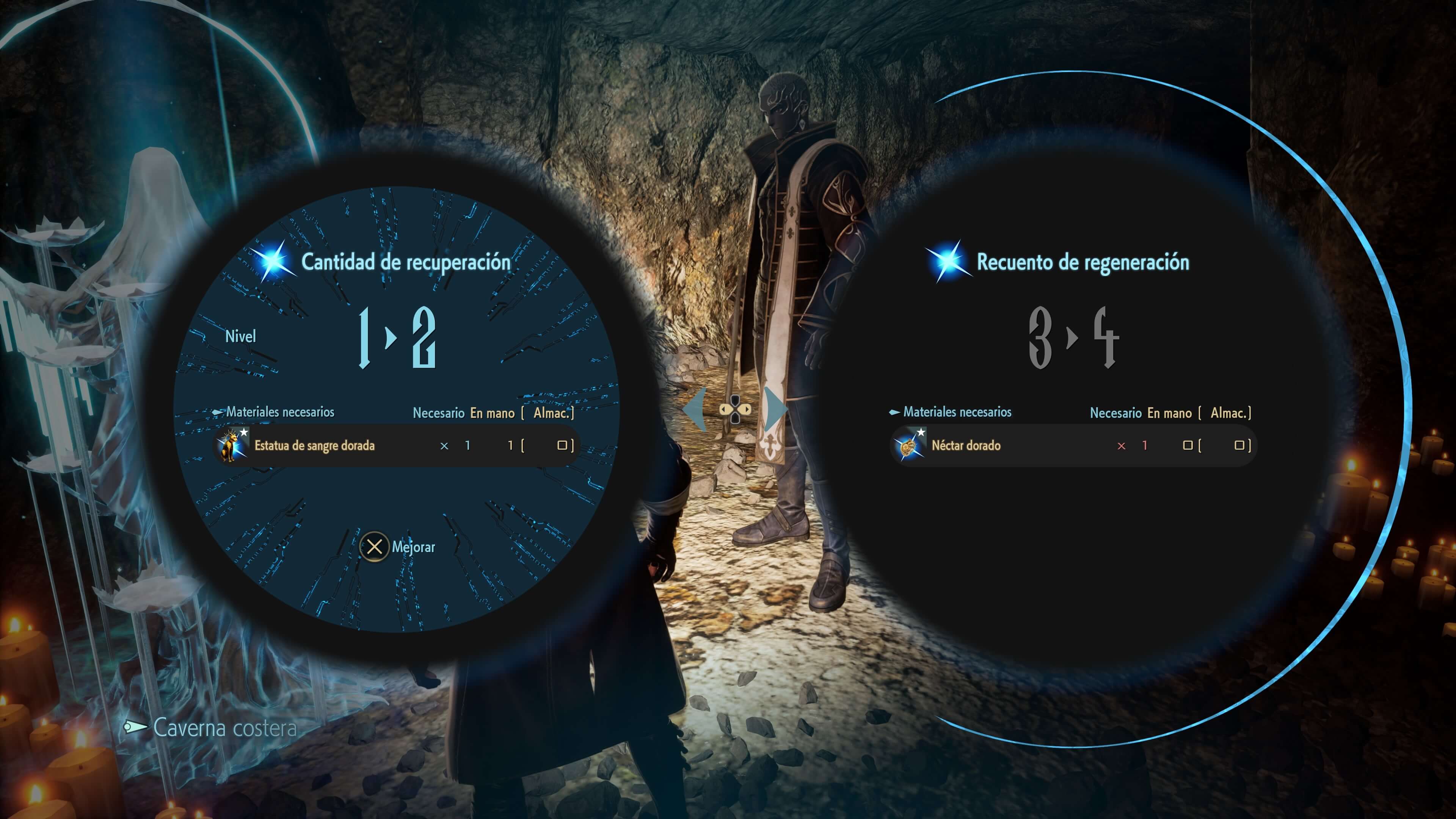Choose the Estatua de sangre dorada material row
This screenshot has width=1456, height=819.
pos(395,446)
